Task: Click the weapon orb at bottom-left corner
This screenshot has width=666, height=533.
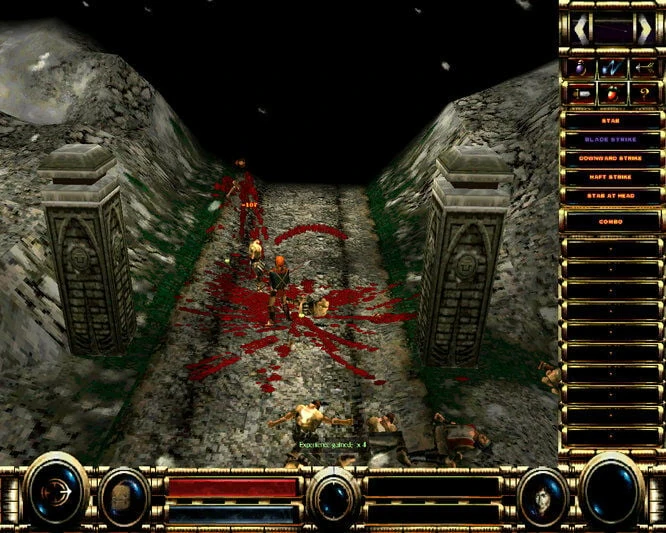Action: click(57, 490)
